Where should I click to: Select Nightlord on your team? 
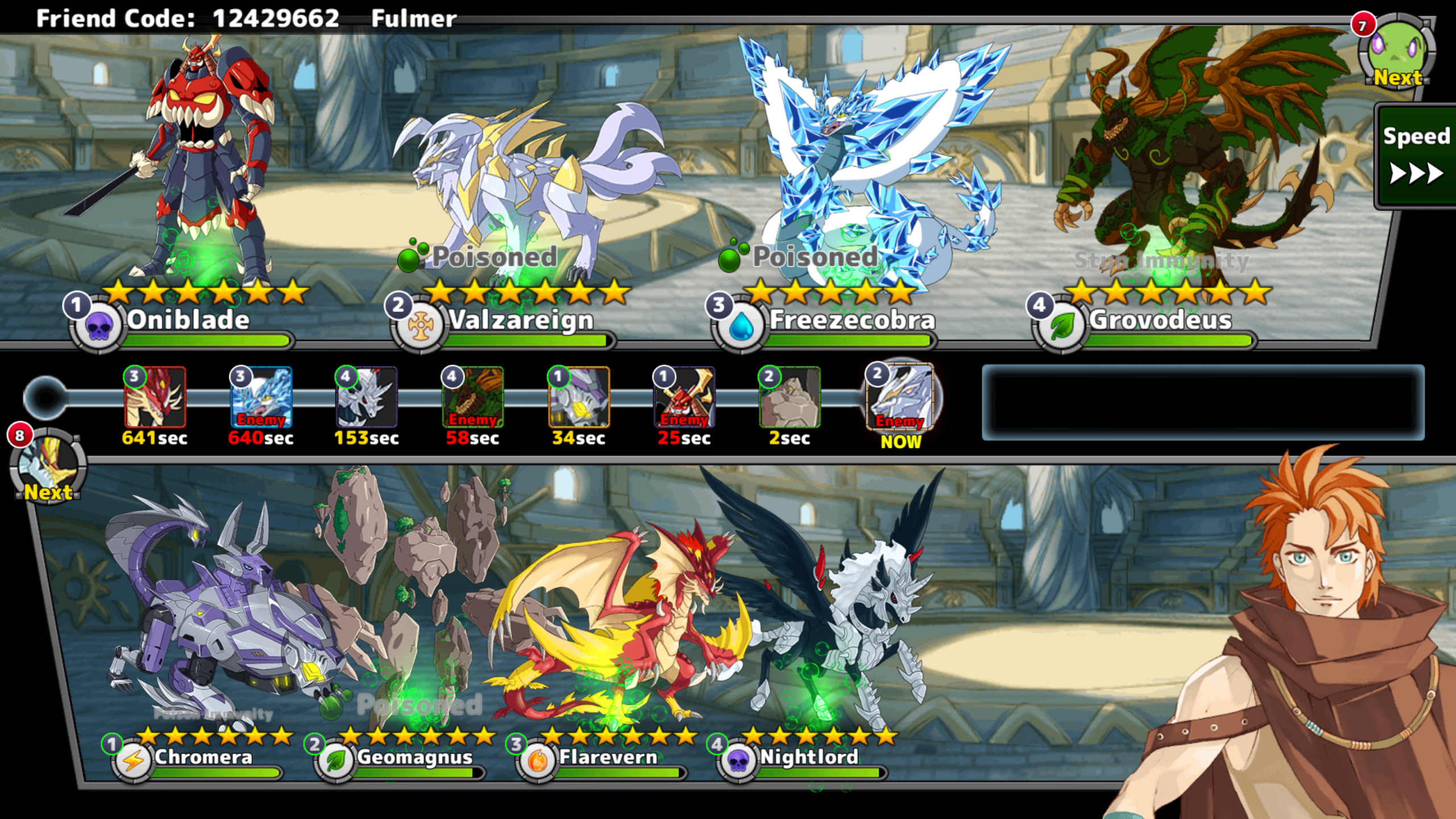tap(809, 757)
